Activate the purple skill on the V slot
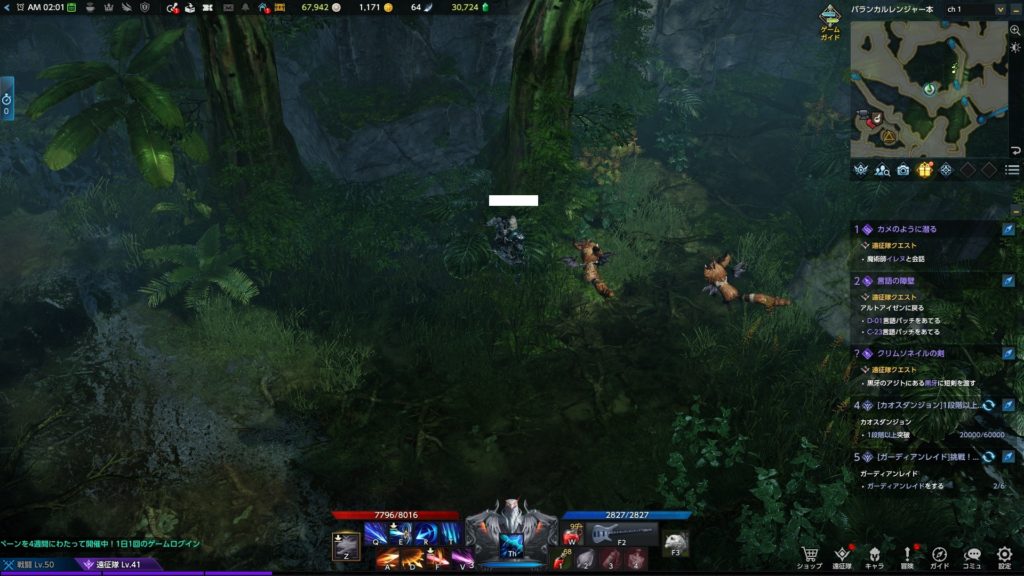This screenshot has width=1024, height=576. [461, 559]
